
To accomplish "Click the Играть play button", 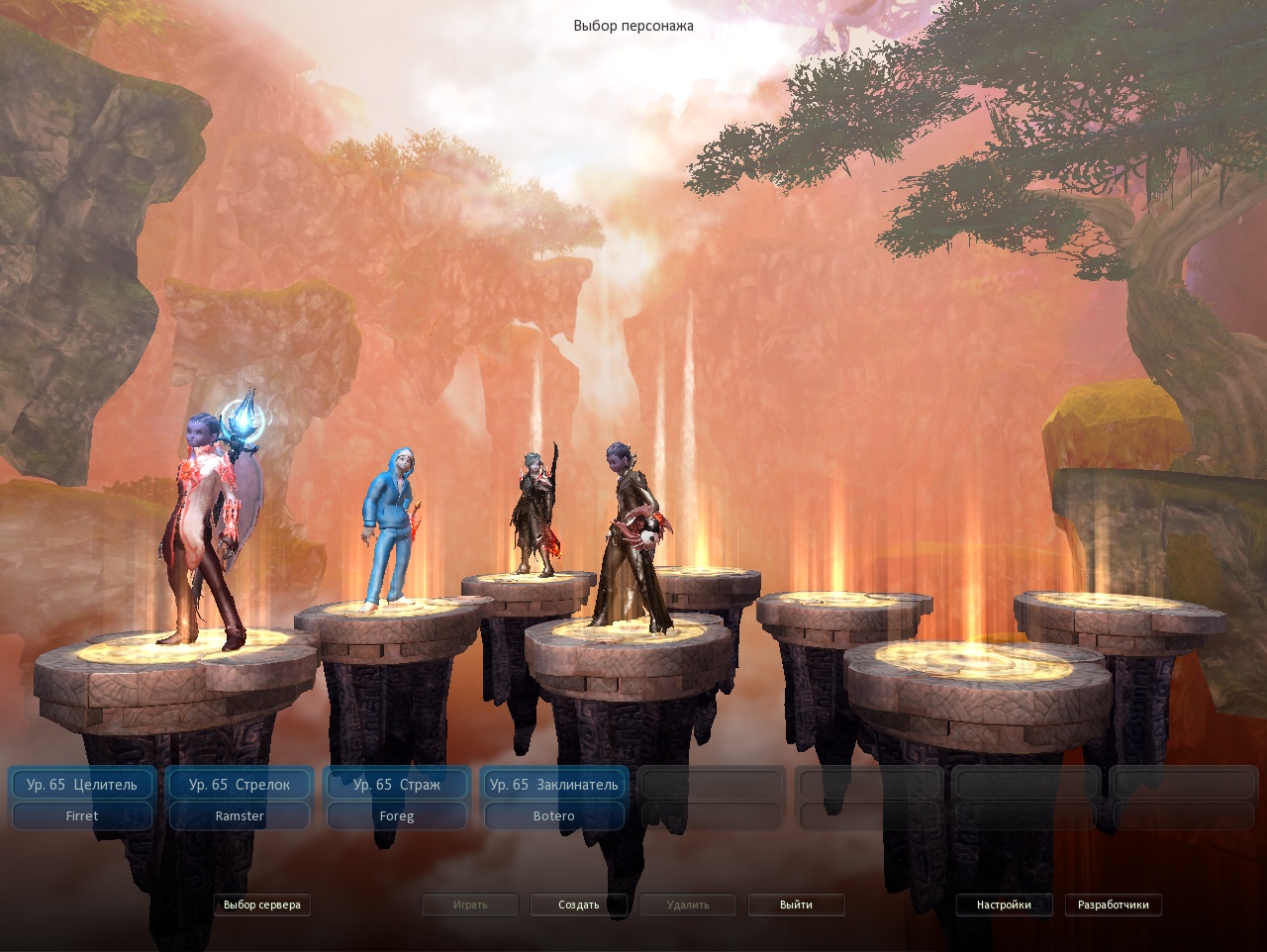I will (470, 904).
